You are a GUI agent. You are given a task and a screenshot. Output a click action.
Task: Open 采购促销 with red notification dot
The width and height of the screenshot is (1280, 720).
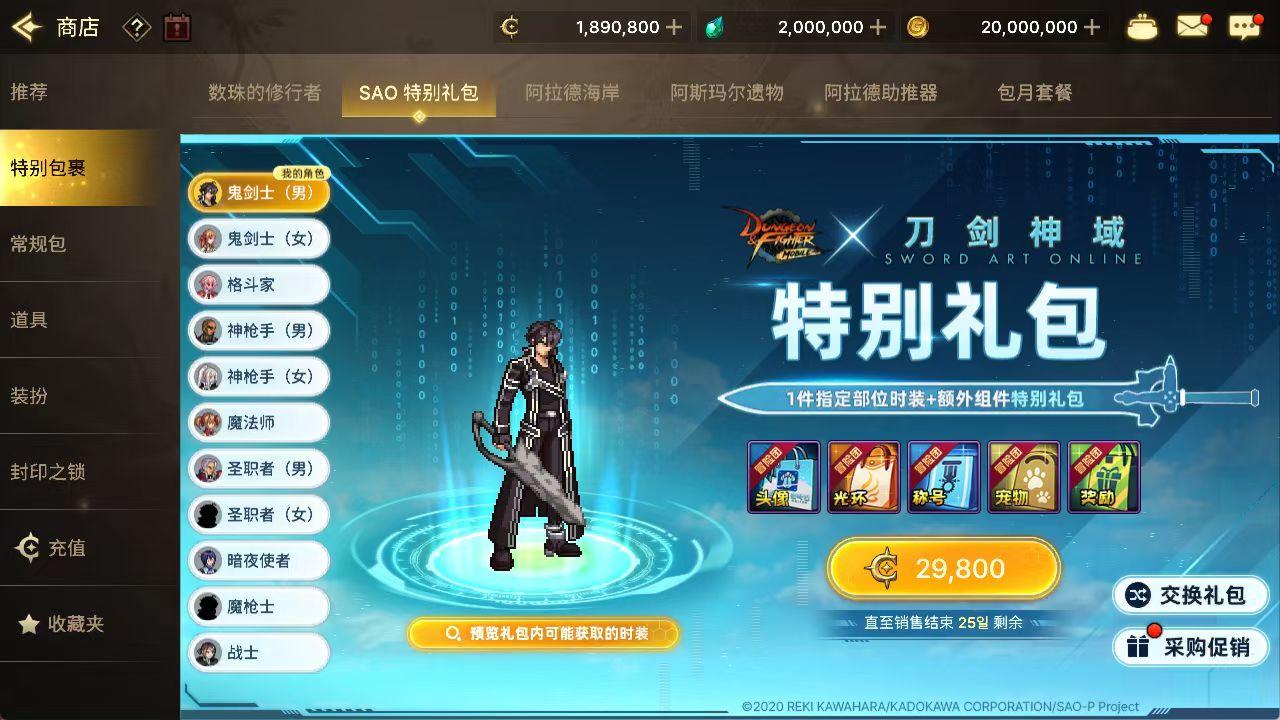tap(1190, 647)
